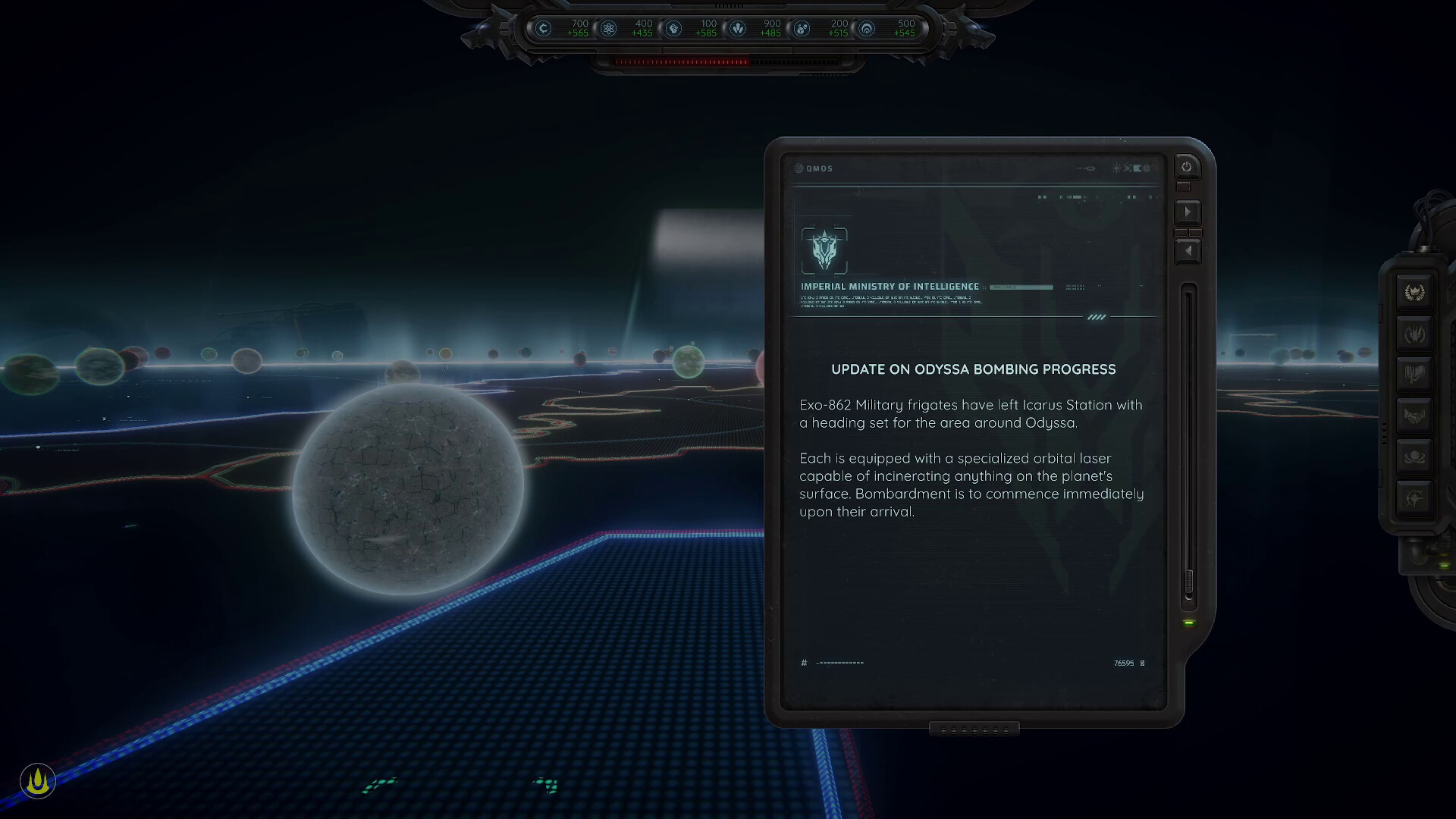Screen dimensions: 1456x819
Task: Go back with the left-arrow page button
Action: (x=1188, y=250)
